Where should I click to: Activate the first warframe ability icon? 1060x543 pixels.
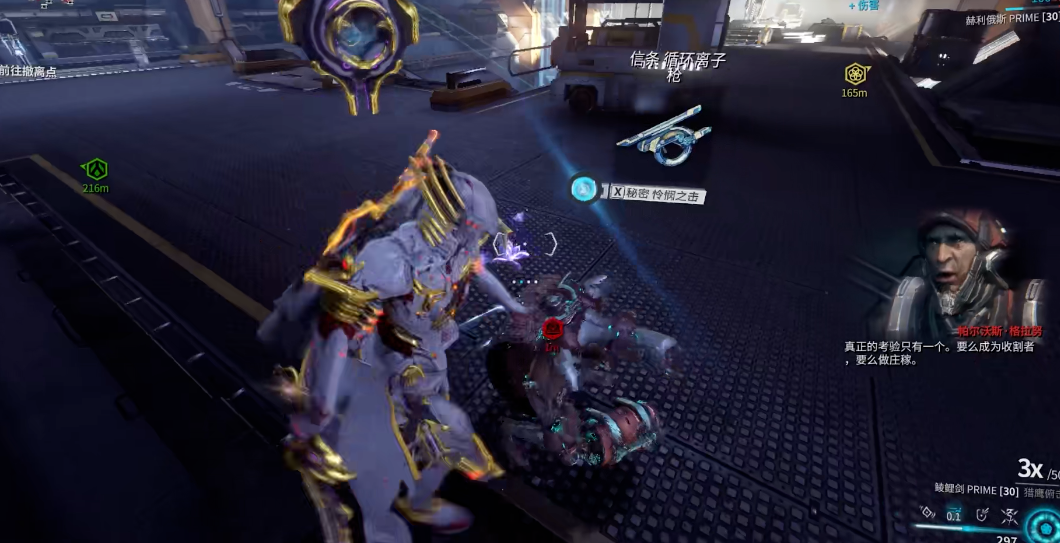[926, 514]
